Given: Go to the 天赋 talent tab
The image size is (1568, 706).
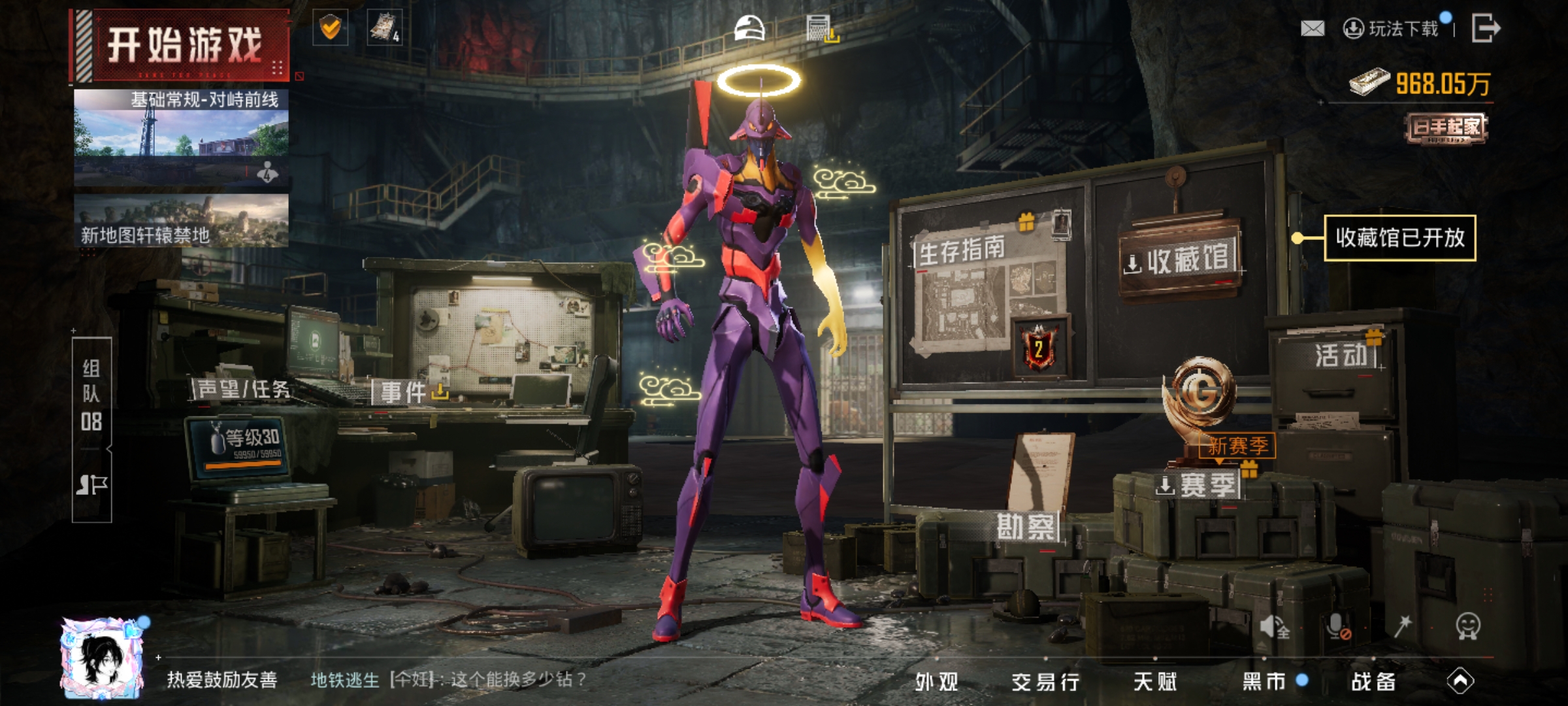Looking at the screenshot, I should (x=1154, y=682).
